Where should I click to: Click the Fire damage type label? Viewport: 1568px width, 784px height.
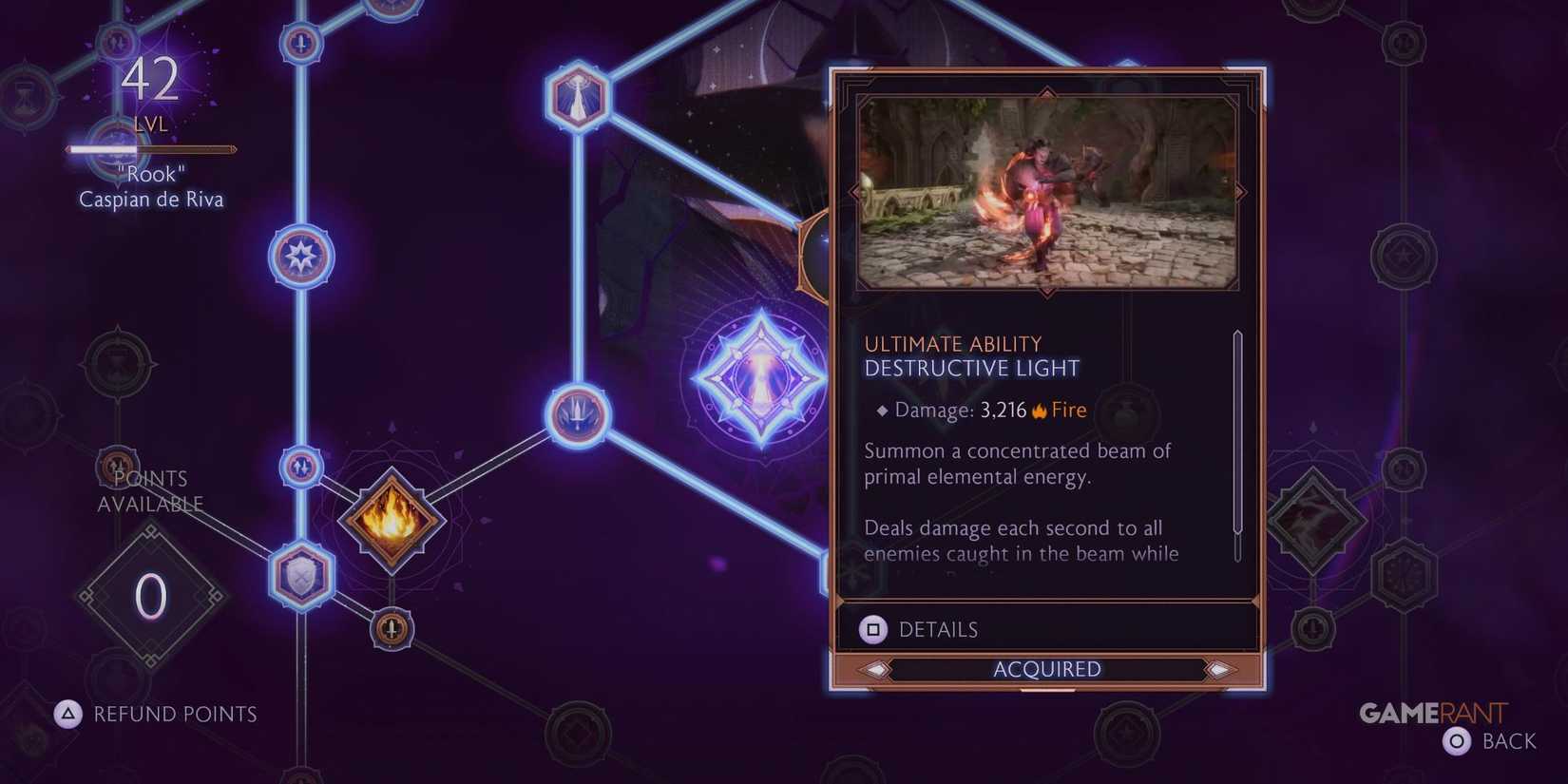click(1067, 410)
